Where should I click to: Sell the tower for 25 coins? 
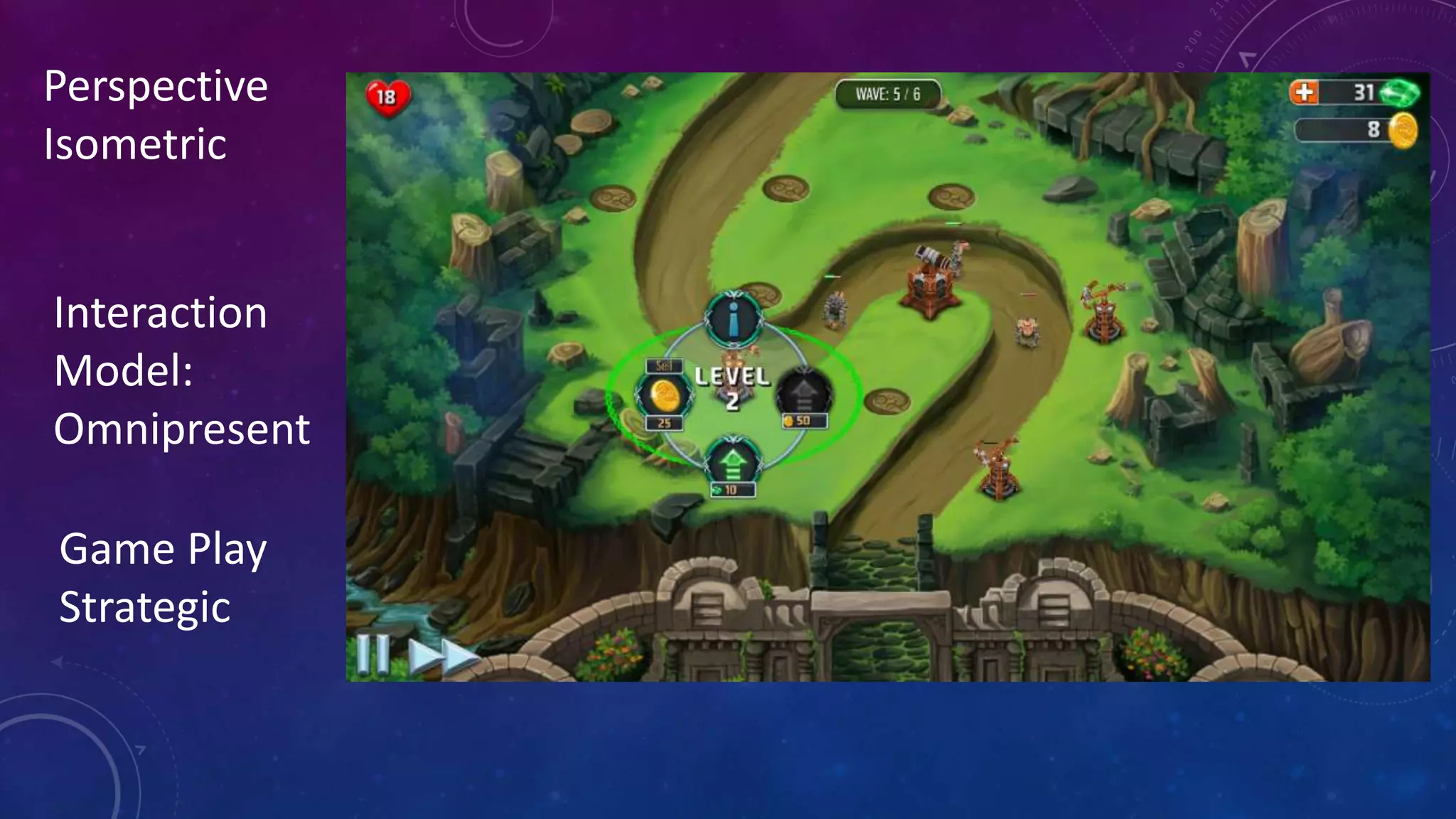click(665, 396)
